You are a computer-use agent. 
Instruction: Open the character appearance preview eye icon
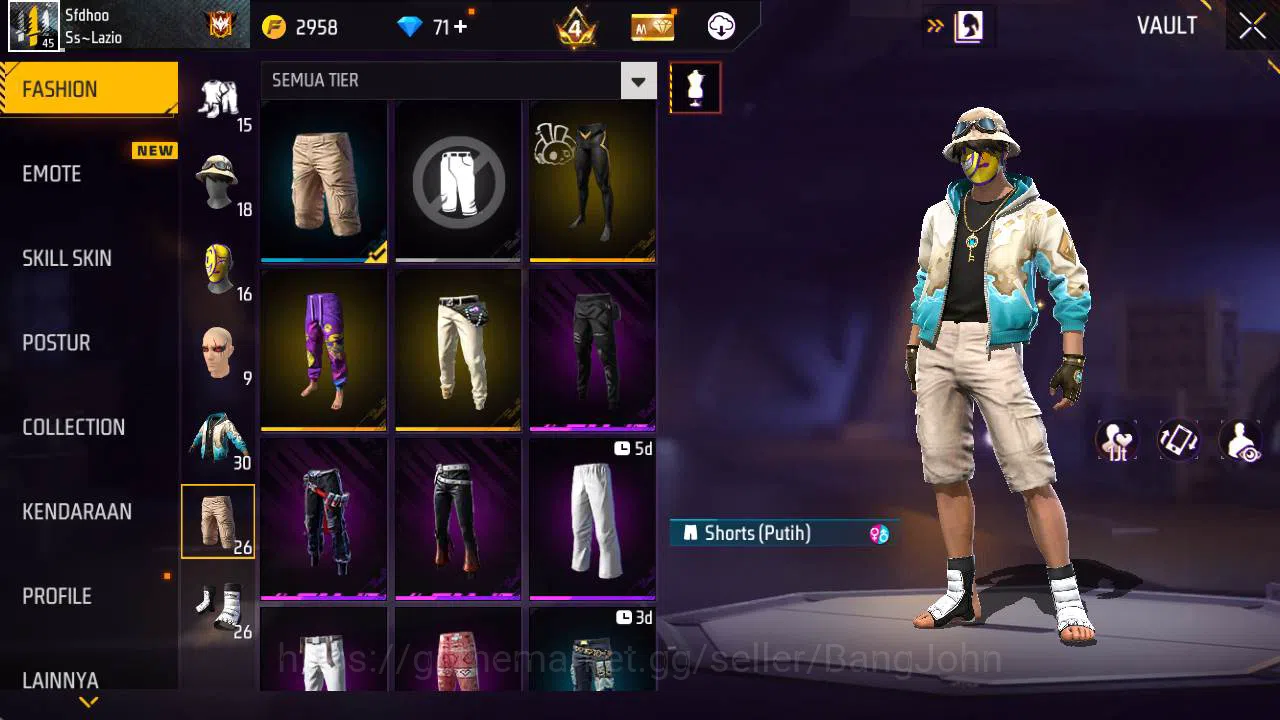click(1240, 440)
